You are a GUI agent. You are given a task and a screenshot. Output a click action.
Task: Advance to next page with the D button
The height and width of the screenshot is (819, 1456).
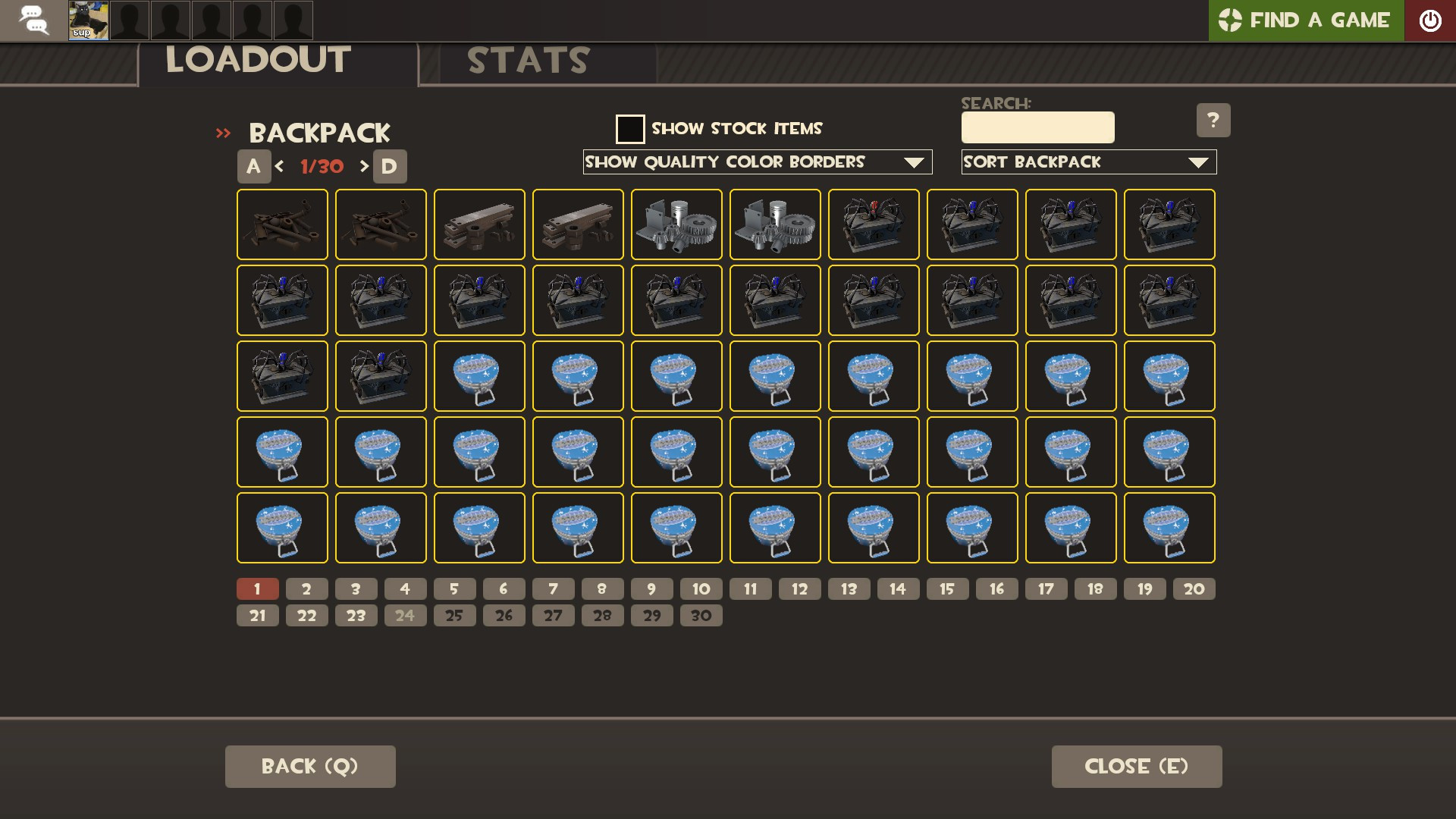(390, 166)
